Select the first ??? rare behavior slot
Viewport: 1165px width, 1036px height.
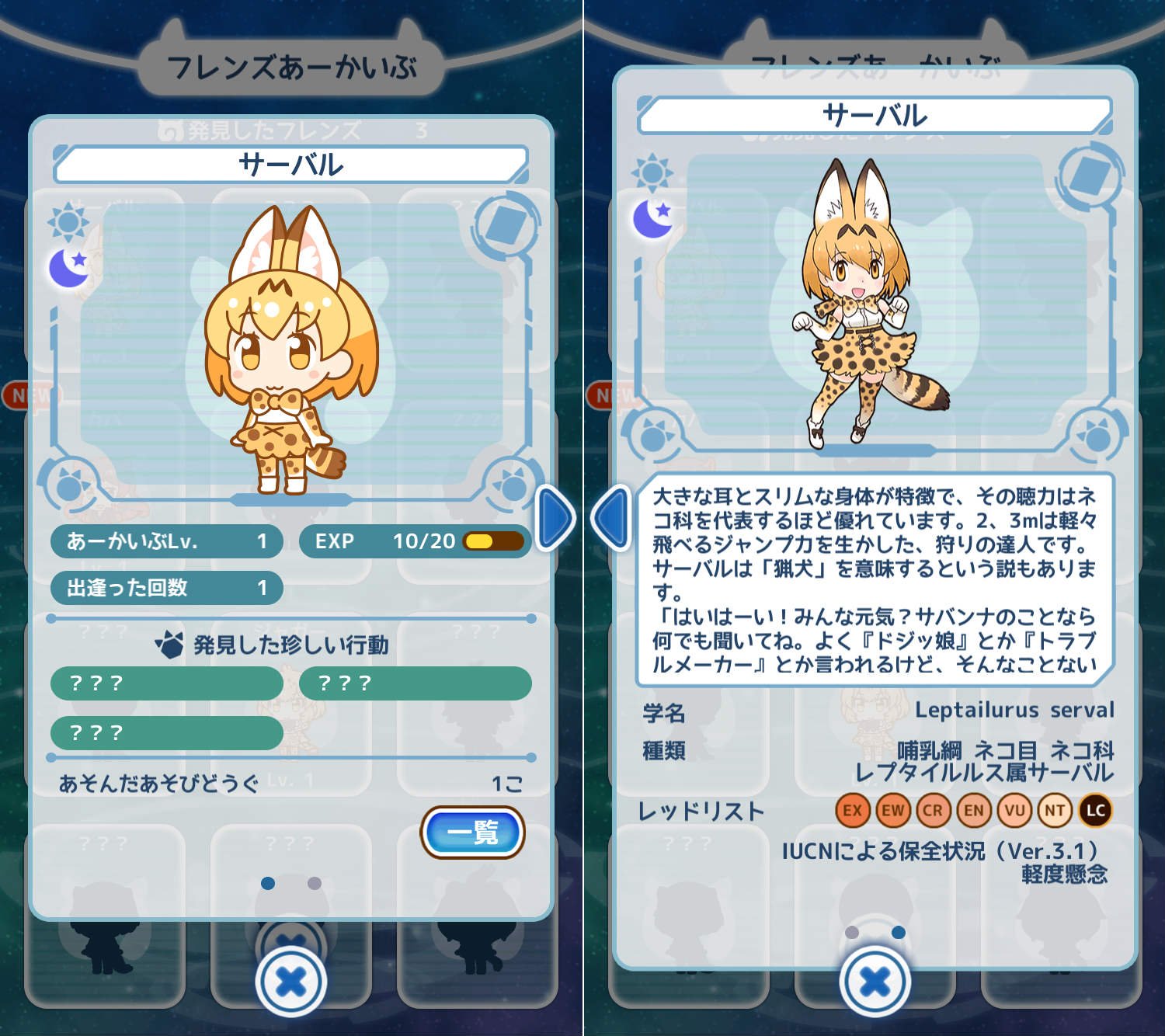point(167,684)
